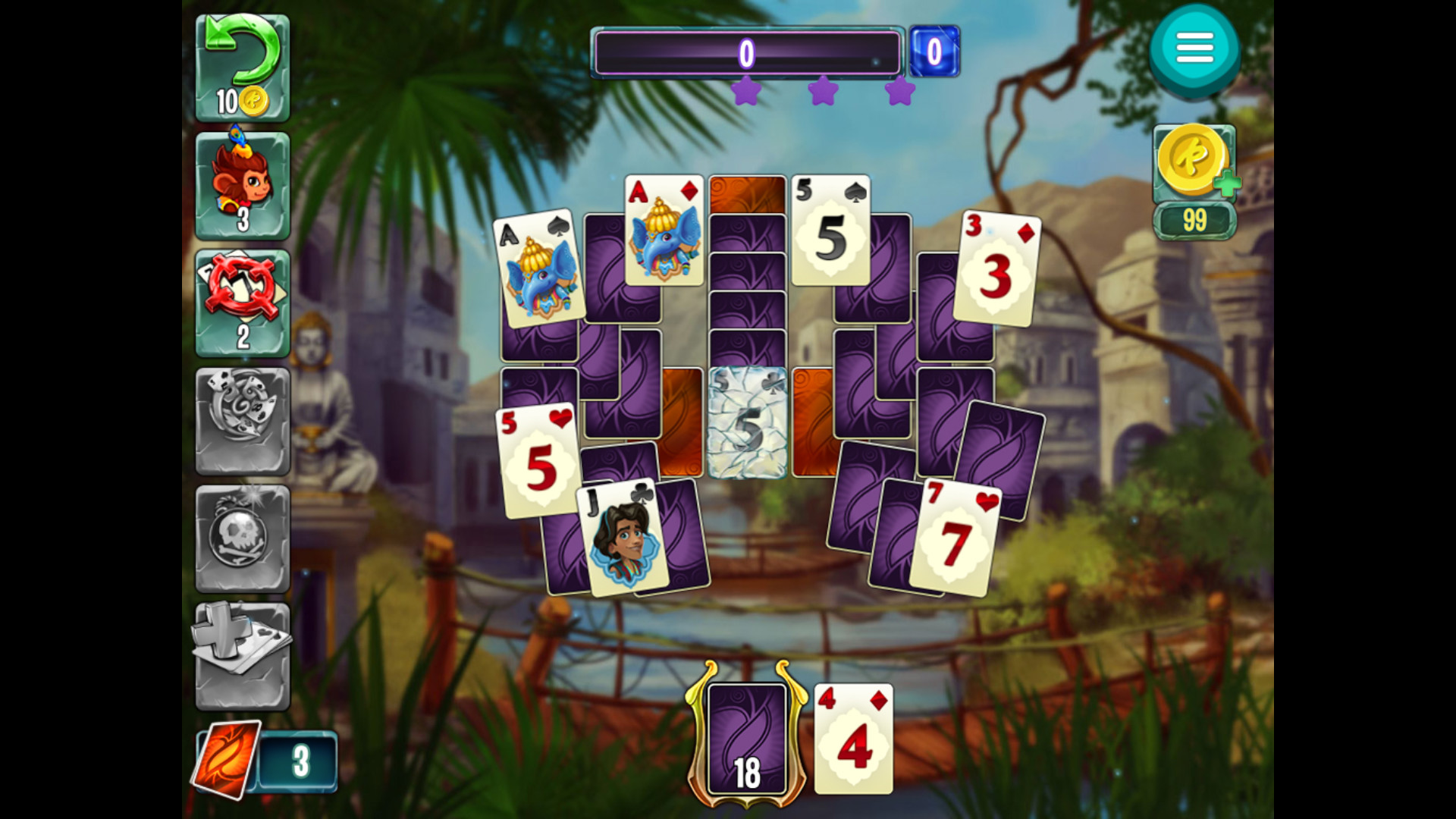This screenshot has height=819, width=1456.
Task: Select the frozen 5 of Clubs
Action: [747, 421]
